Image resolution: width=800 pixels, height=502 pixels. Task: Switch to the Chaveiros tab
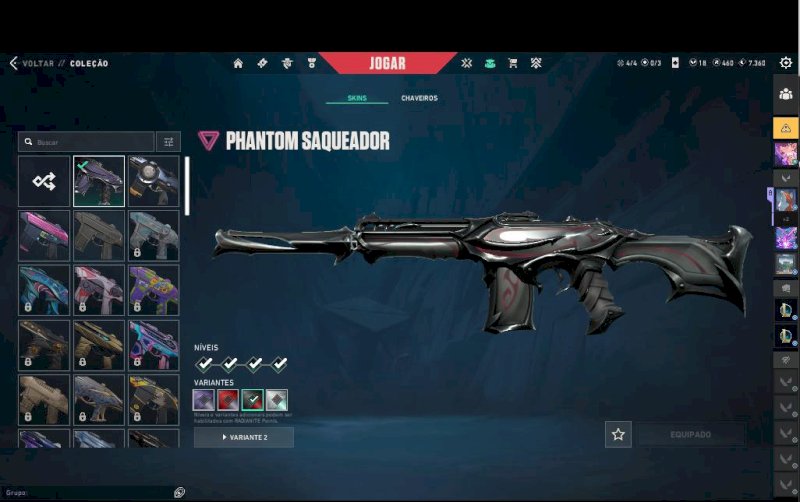pos(419,98)
